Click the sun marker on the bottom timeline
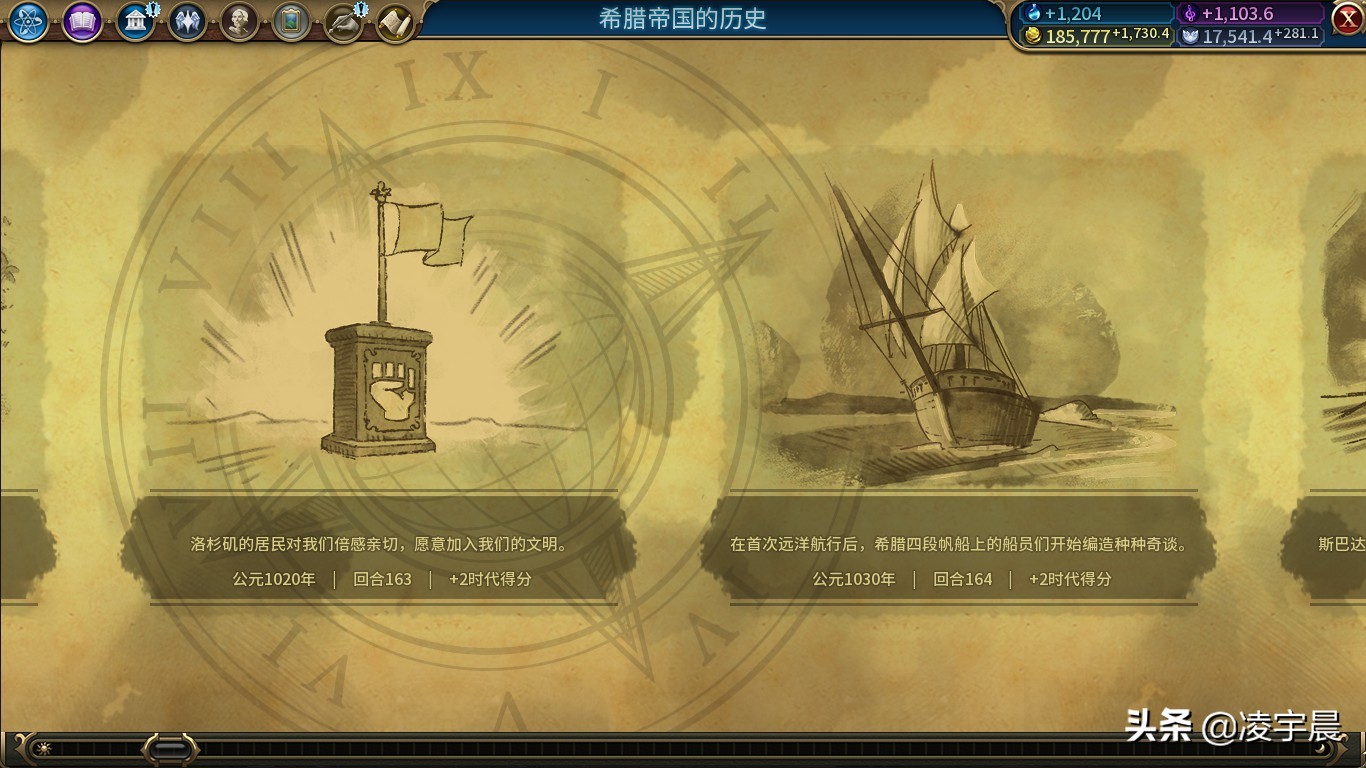Image resolution: width=1366 pixels, height=768 pixels. click(x=43, y=746)
